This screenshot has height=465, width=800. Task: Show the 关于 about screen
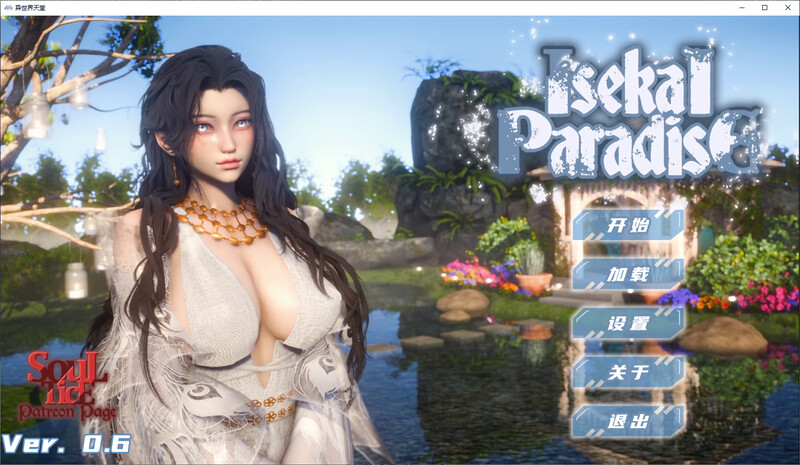click(629, 372)
